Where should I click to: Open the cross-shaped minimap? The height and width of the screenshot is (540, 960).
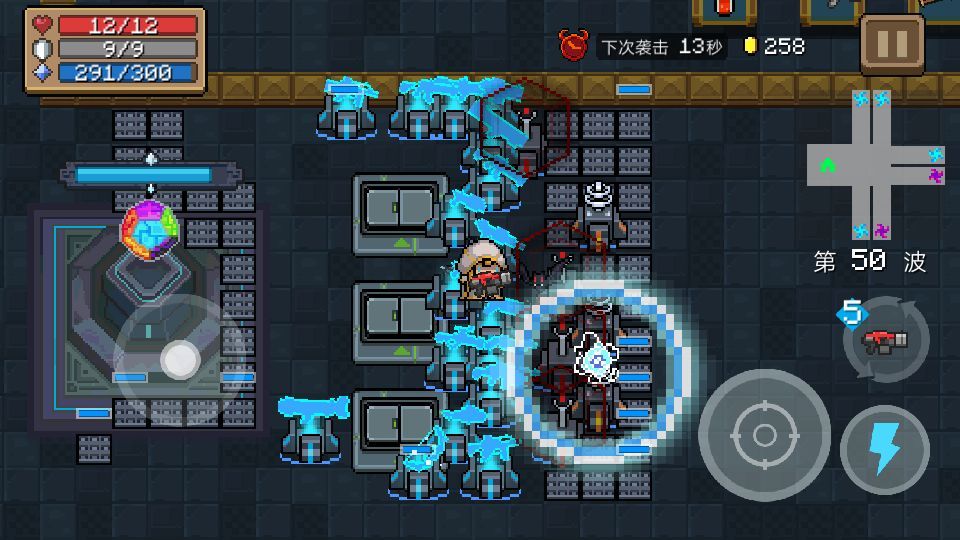pyautogui.click(x=876, y=165)
